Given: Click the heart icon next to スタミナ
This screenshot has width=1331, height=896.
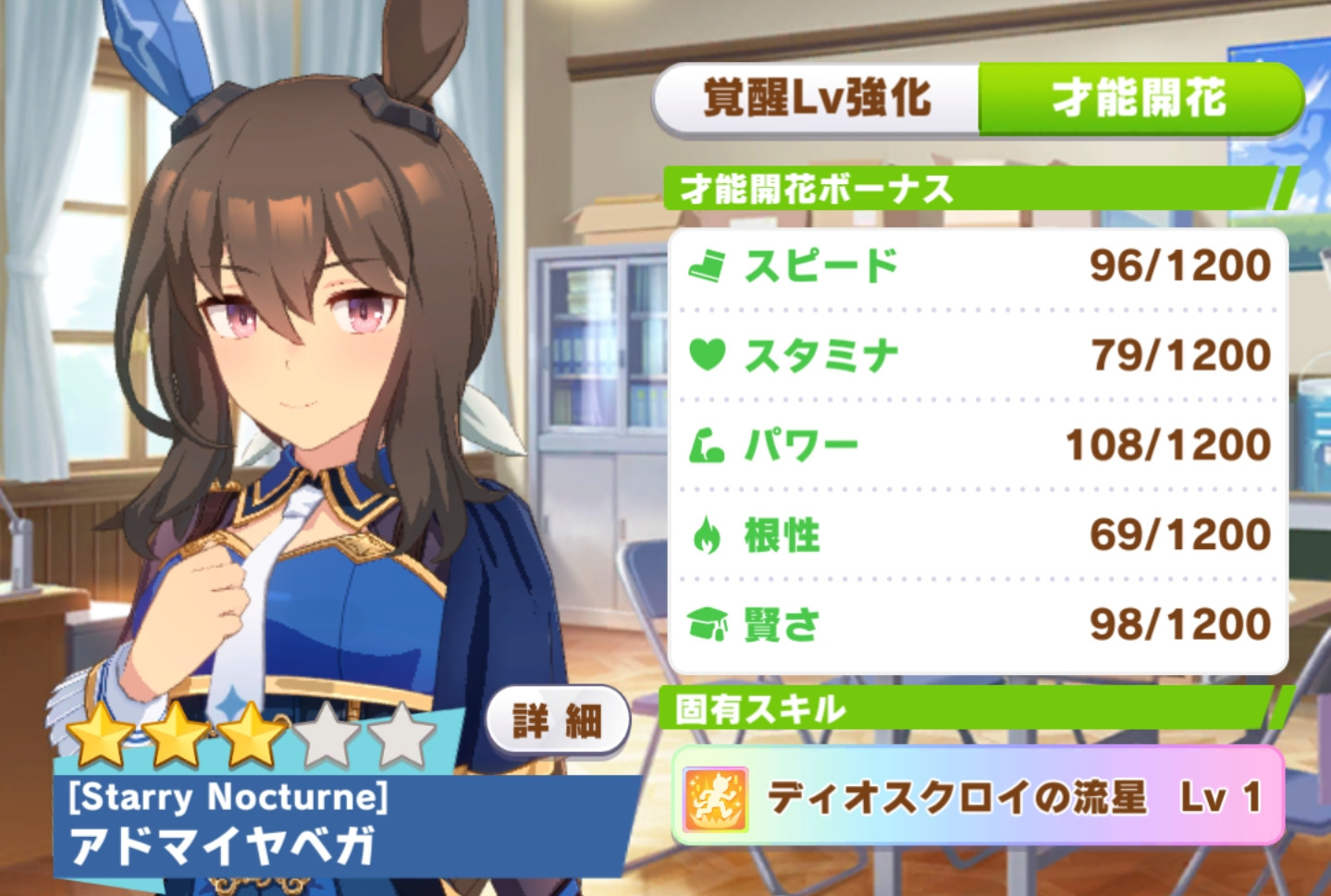Looking at the screenshot, I should pyautogui.click(x=708, y=353).
